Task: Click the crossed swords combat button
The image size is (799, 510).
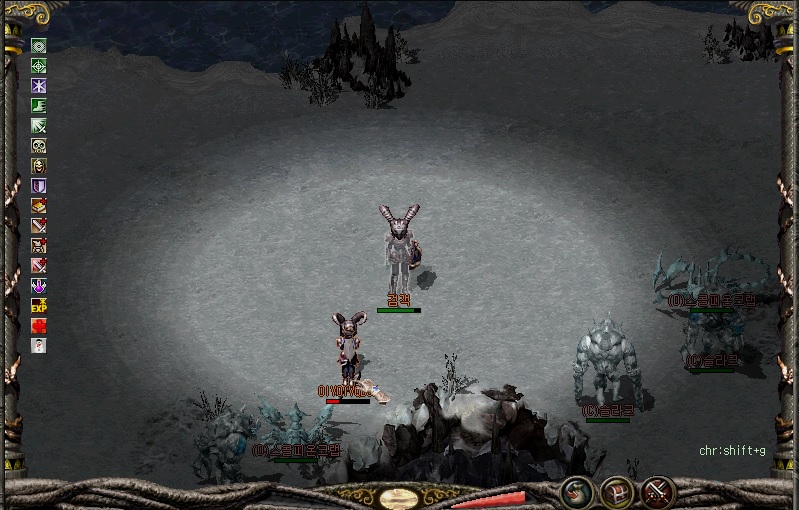Action: point(658,491)
